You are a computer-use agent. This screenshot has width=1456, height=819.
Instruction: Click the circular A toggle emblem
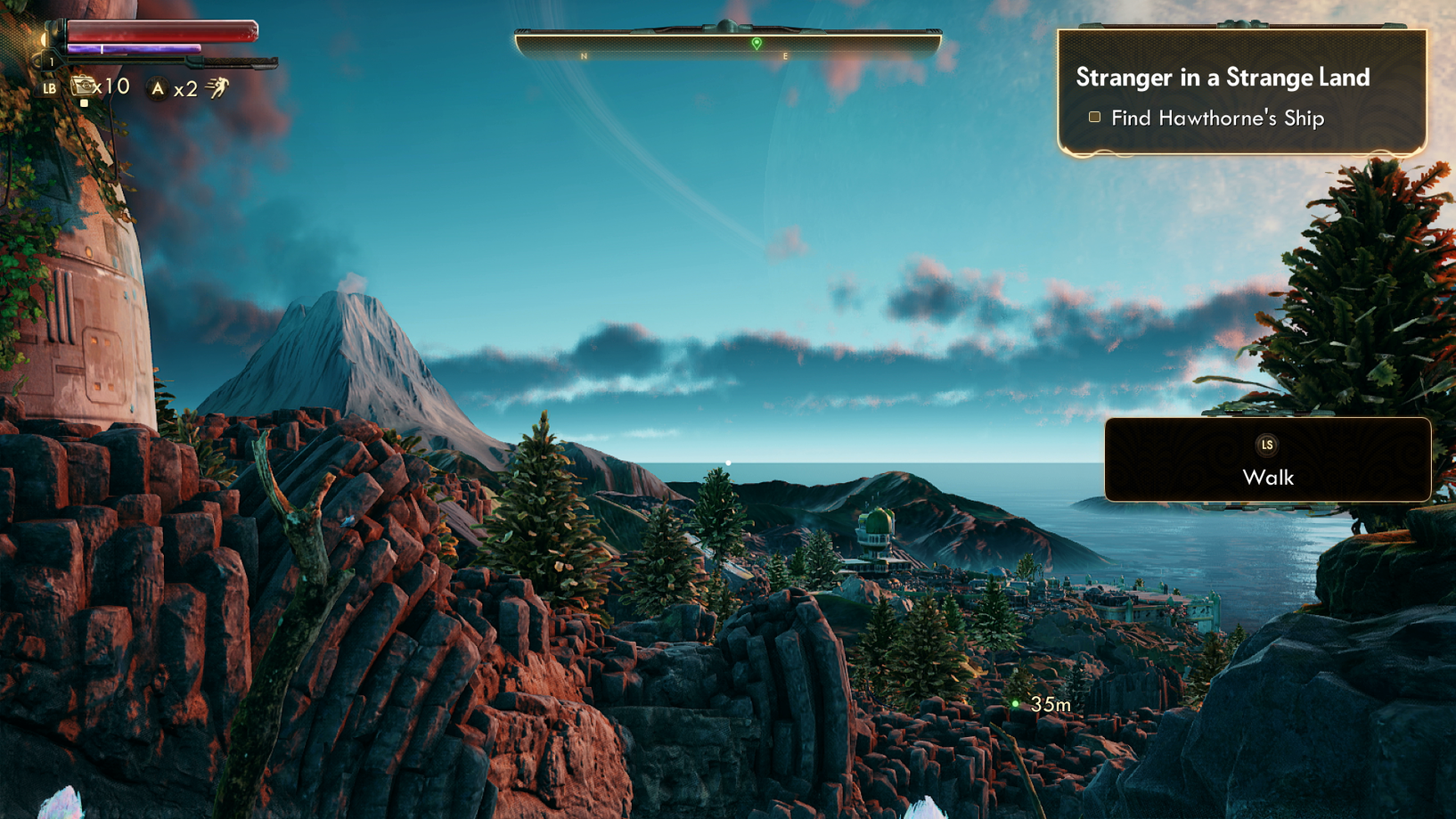[x=157, y=87]
